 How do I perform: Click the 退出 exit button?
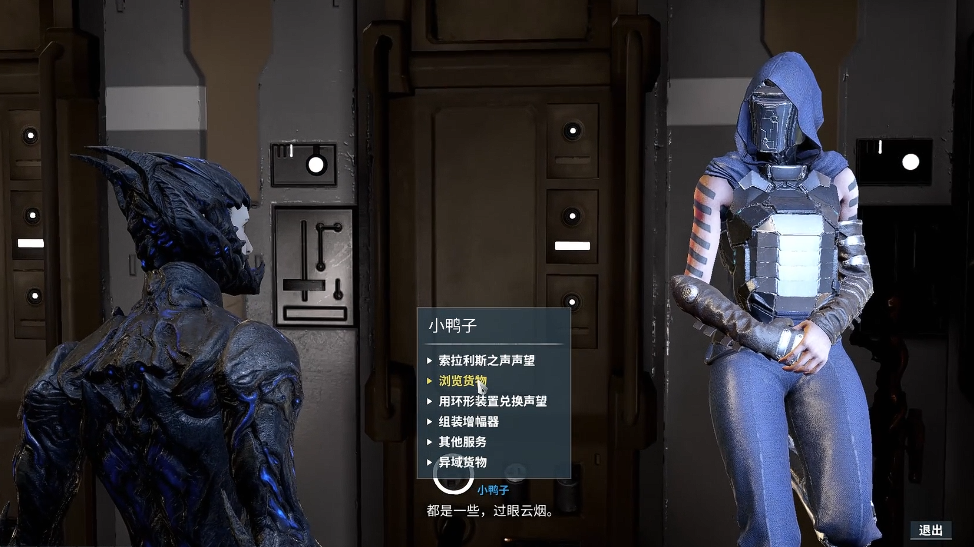click(930, 530)
